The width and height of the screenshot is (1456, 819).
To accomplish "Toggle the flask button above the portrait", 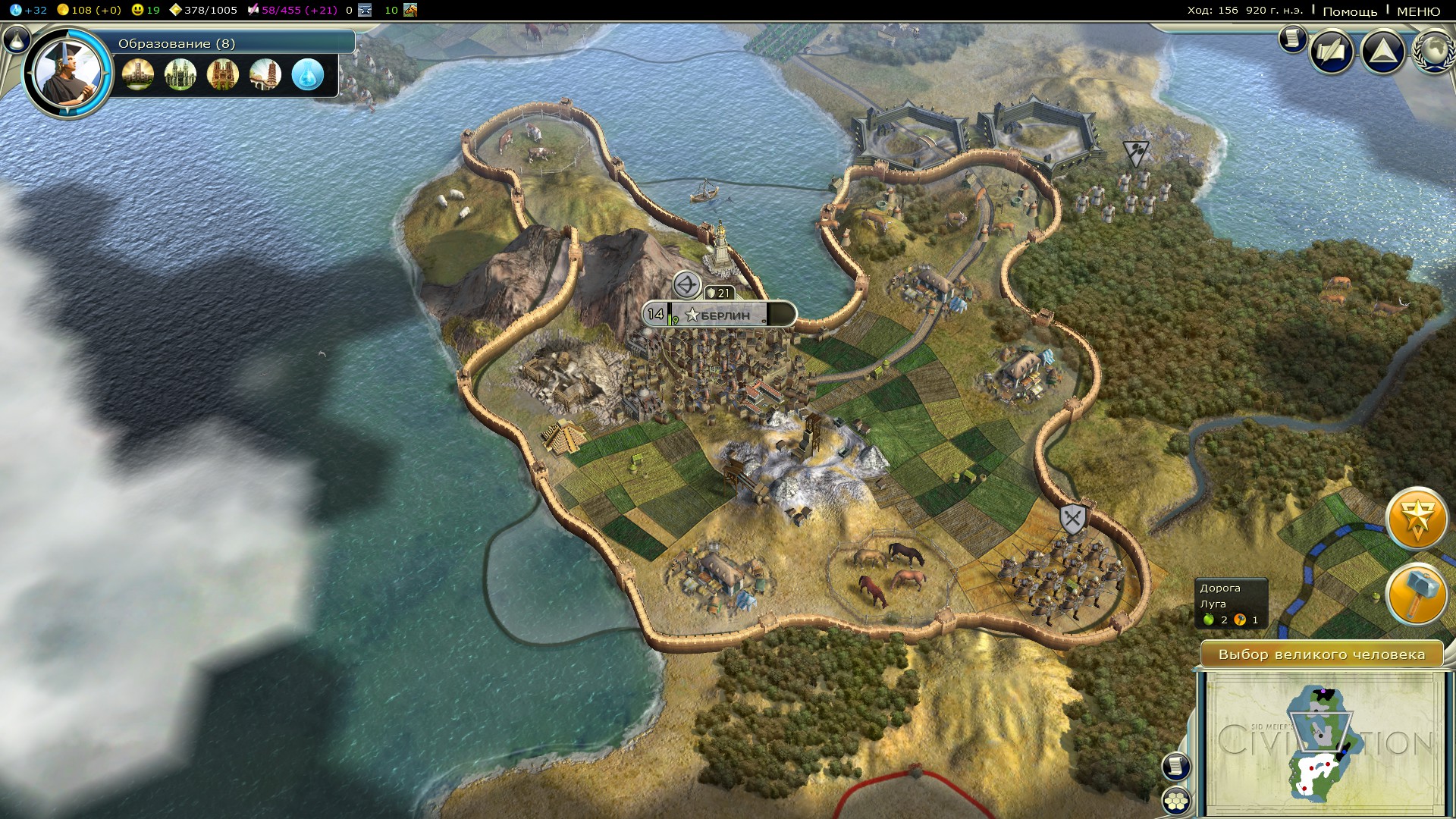I will point(15,39).
